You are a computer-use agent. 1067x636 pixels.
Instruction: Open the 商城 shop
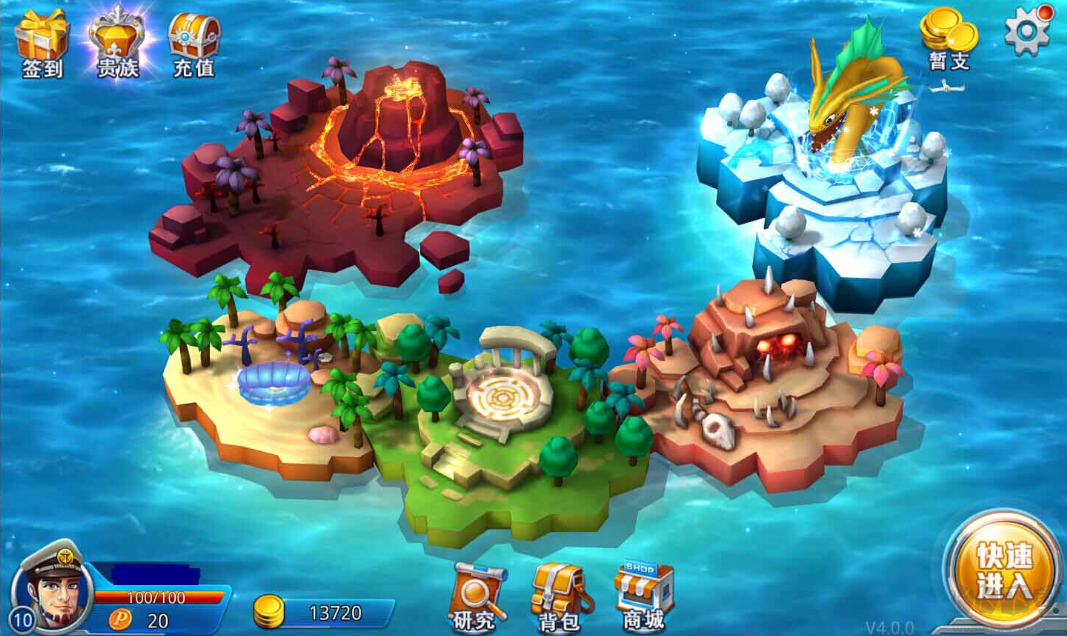click(643, 596)
